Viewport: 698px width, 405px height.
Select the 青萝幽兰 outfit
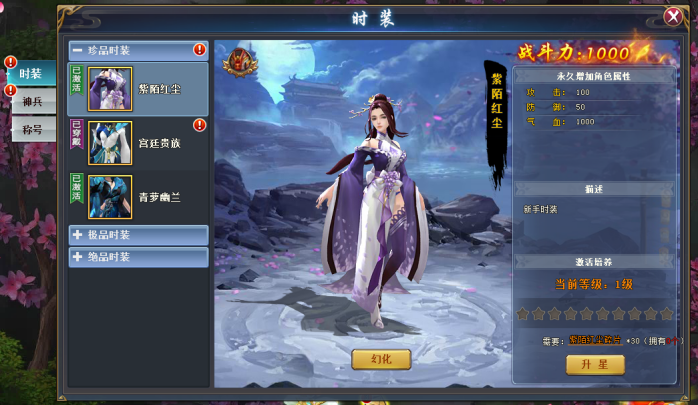click(x=138, y=197)
